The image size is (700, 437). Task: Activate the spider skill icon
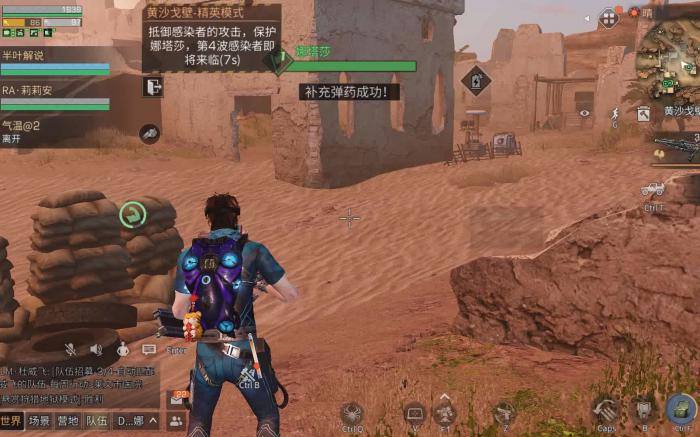(x=352, y=411)
